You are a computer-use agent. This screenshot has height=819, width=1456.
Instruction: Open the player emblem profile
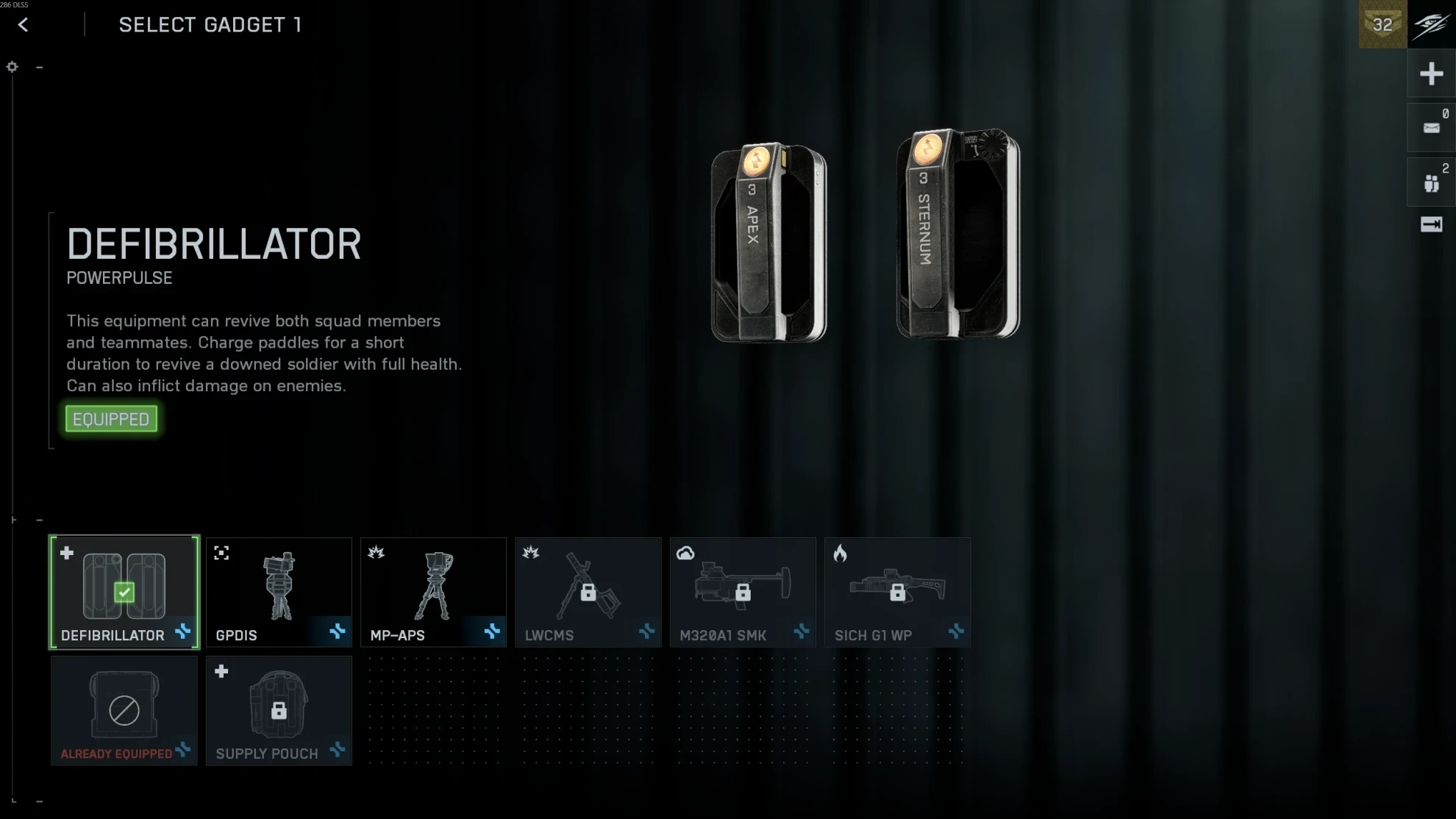point(1432,24)
